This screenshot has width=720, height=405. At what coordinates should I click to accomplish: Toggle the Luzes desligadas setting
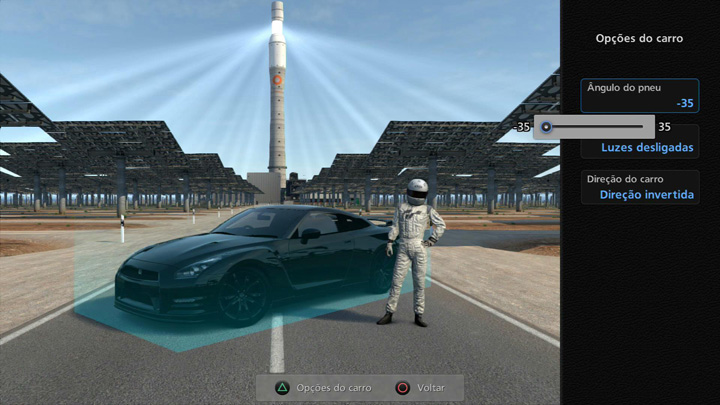point(646,147)
